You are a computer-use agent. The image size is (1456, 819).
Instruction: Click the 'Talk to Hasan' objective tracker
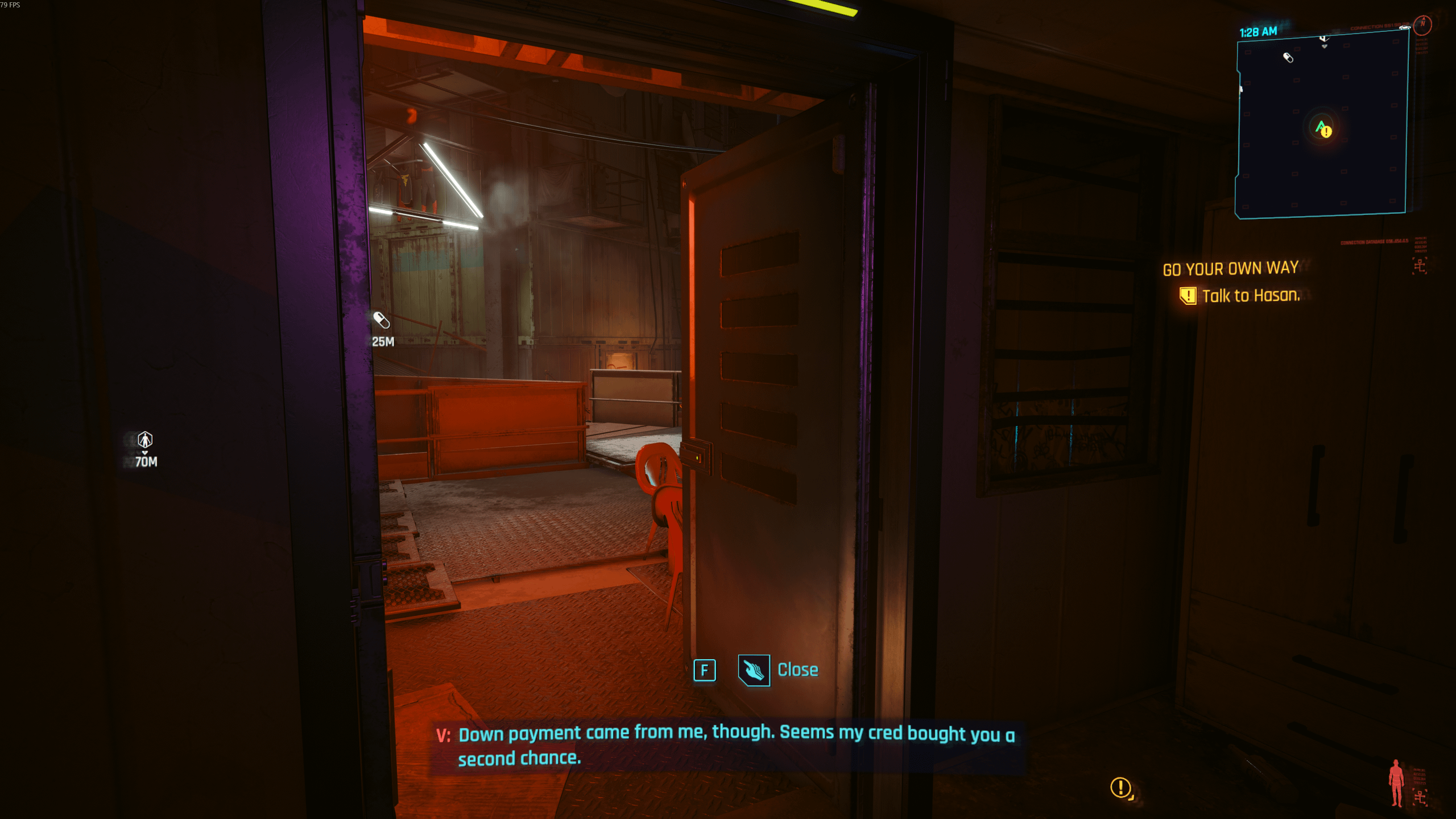[1250, 296]
